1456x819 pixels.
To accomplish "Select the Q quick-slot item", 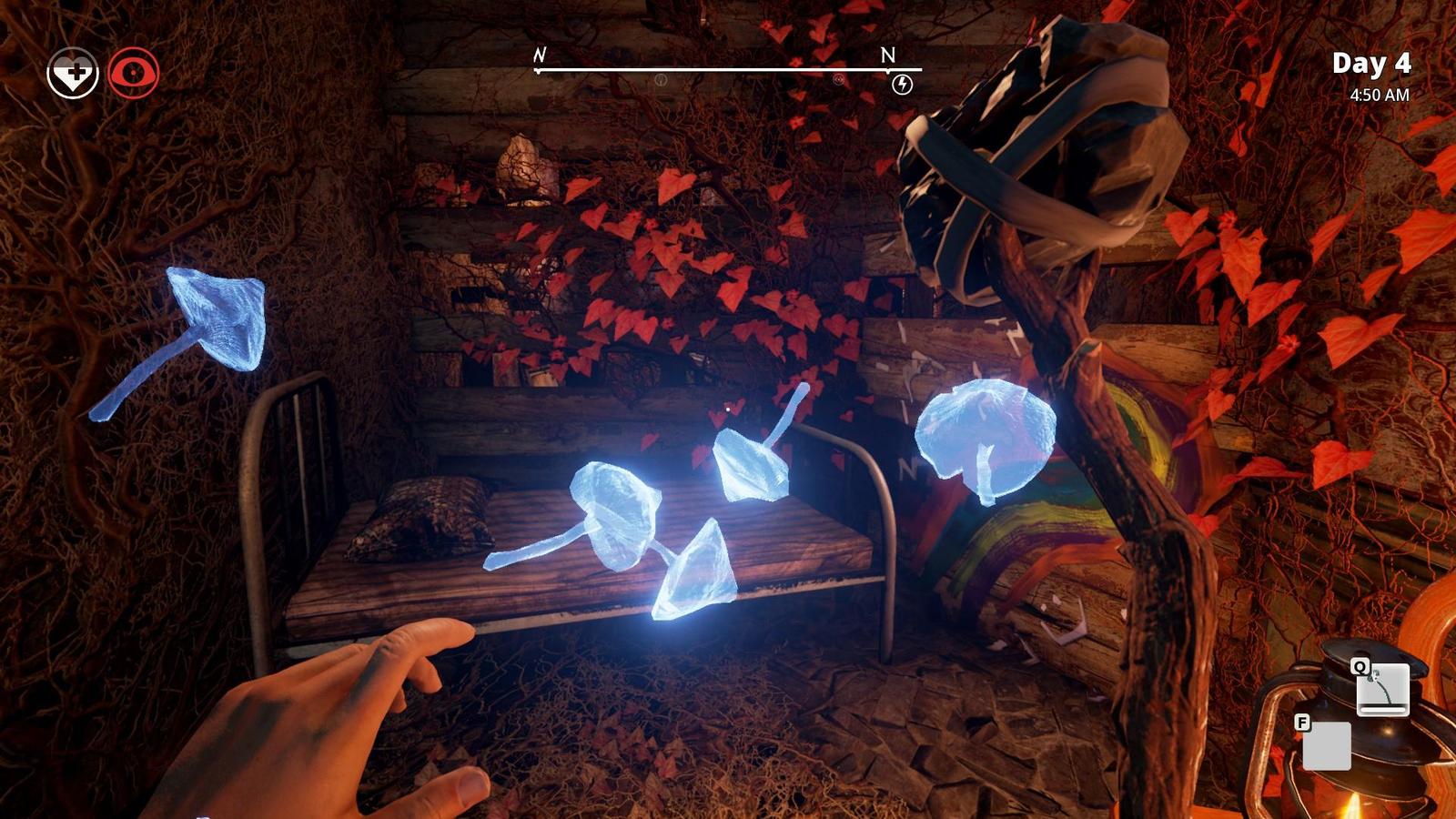I will 1382,689.
